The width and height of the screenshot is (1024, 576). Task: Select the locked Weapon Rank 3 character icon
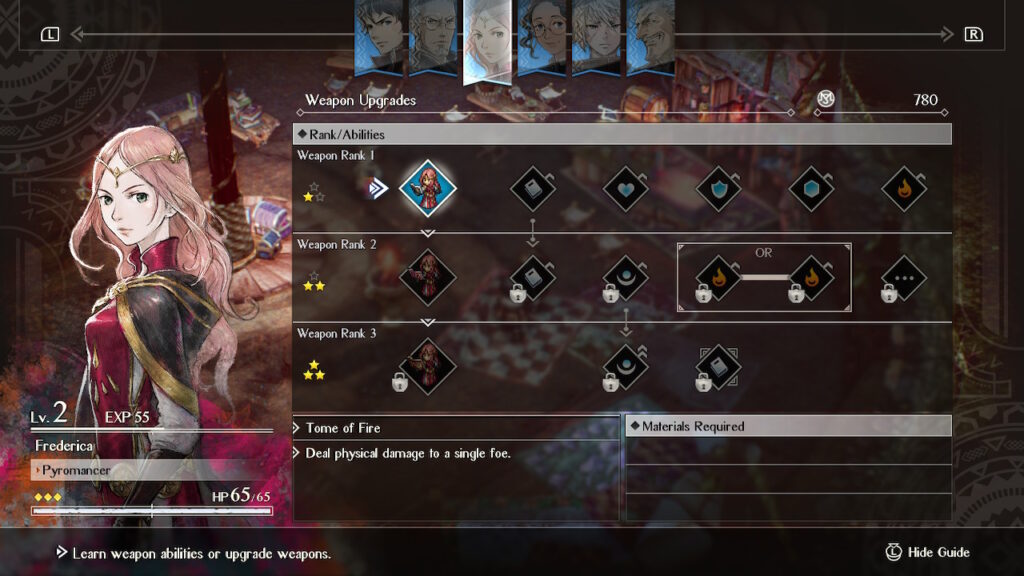[x=428, y=366]
